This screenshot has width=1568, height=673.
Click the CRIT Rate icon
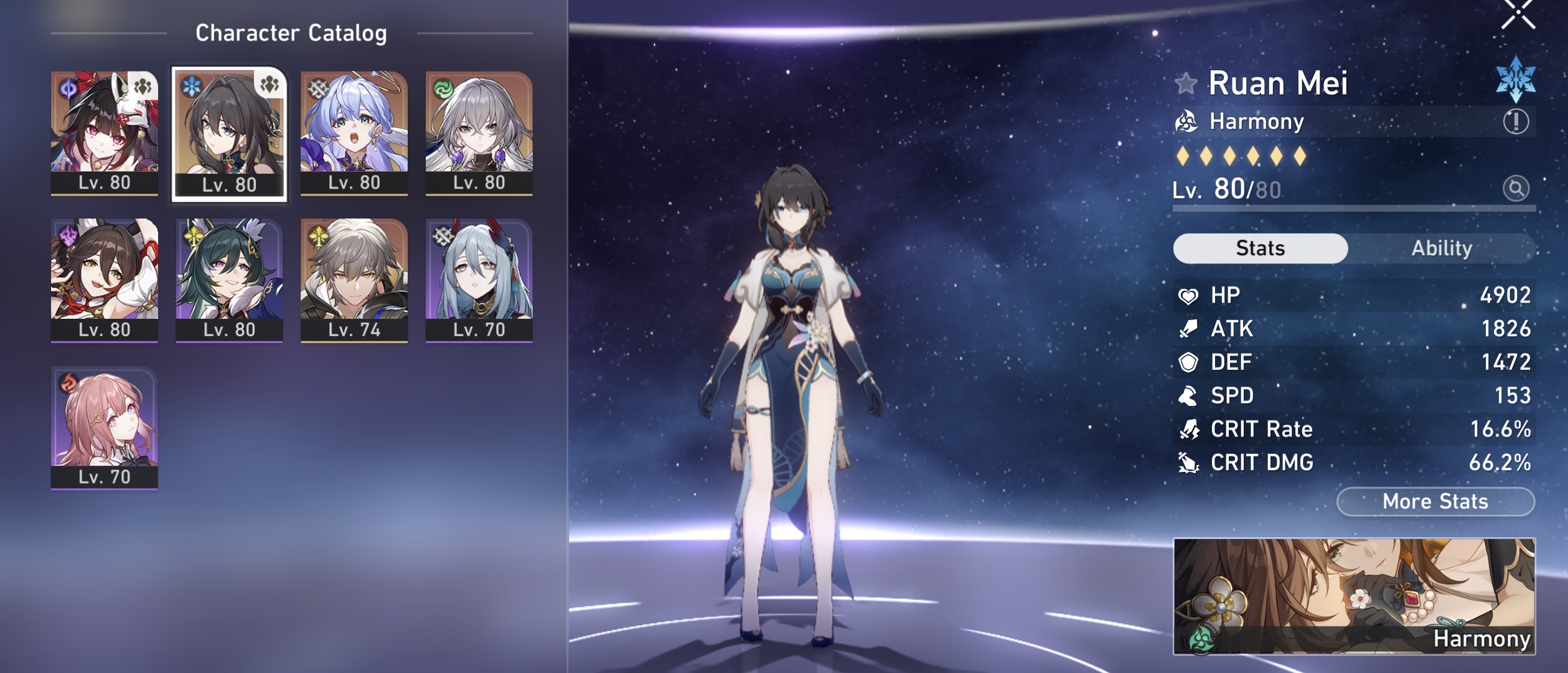tap(1189, 429)
